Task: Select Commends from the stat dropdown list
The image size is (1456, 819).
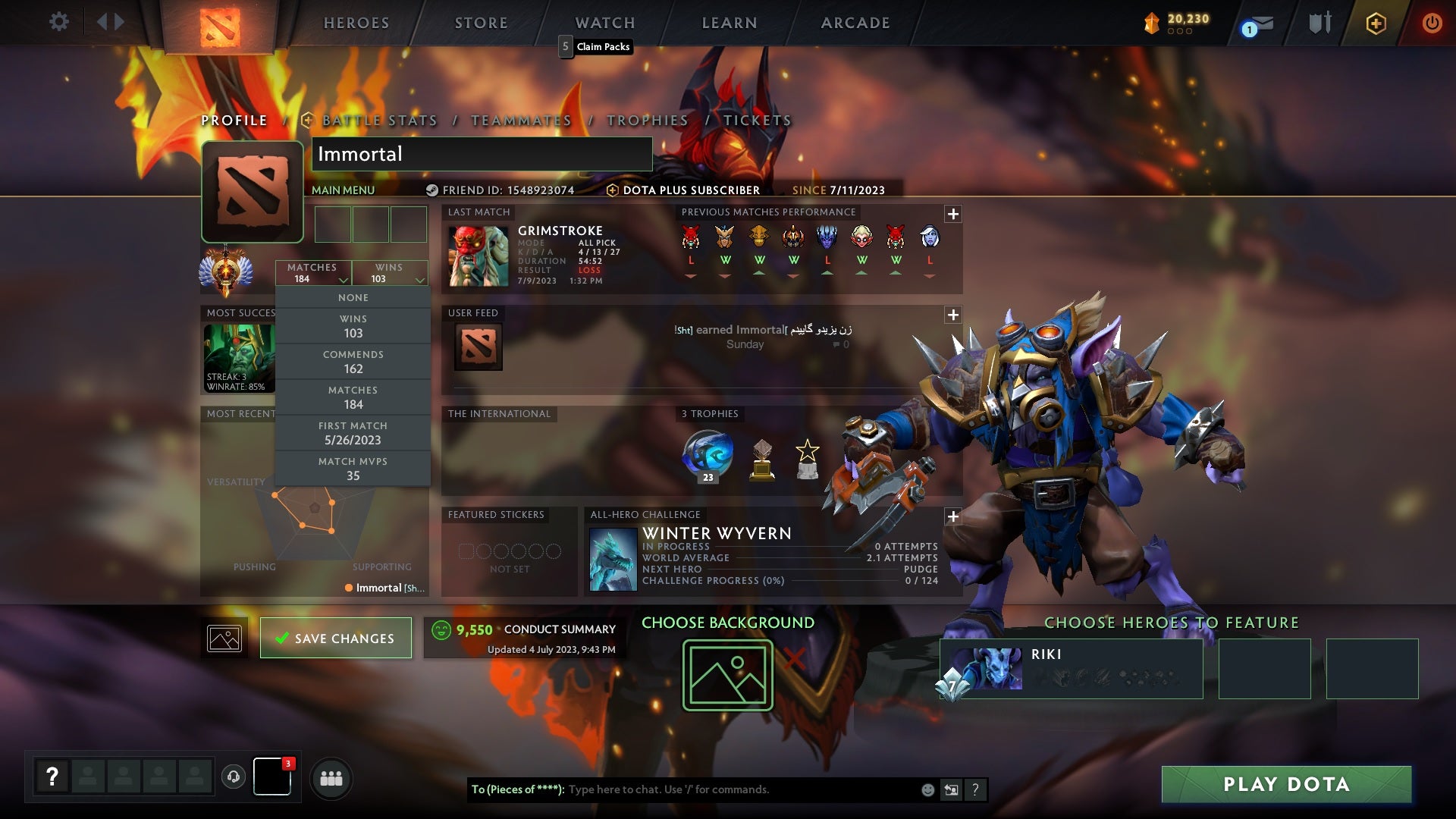Action: (353, 362)
